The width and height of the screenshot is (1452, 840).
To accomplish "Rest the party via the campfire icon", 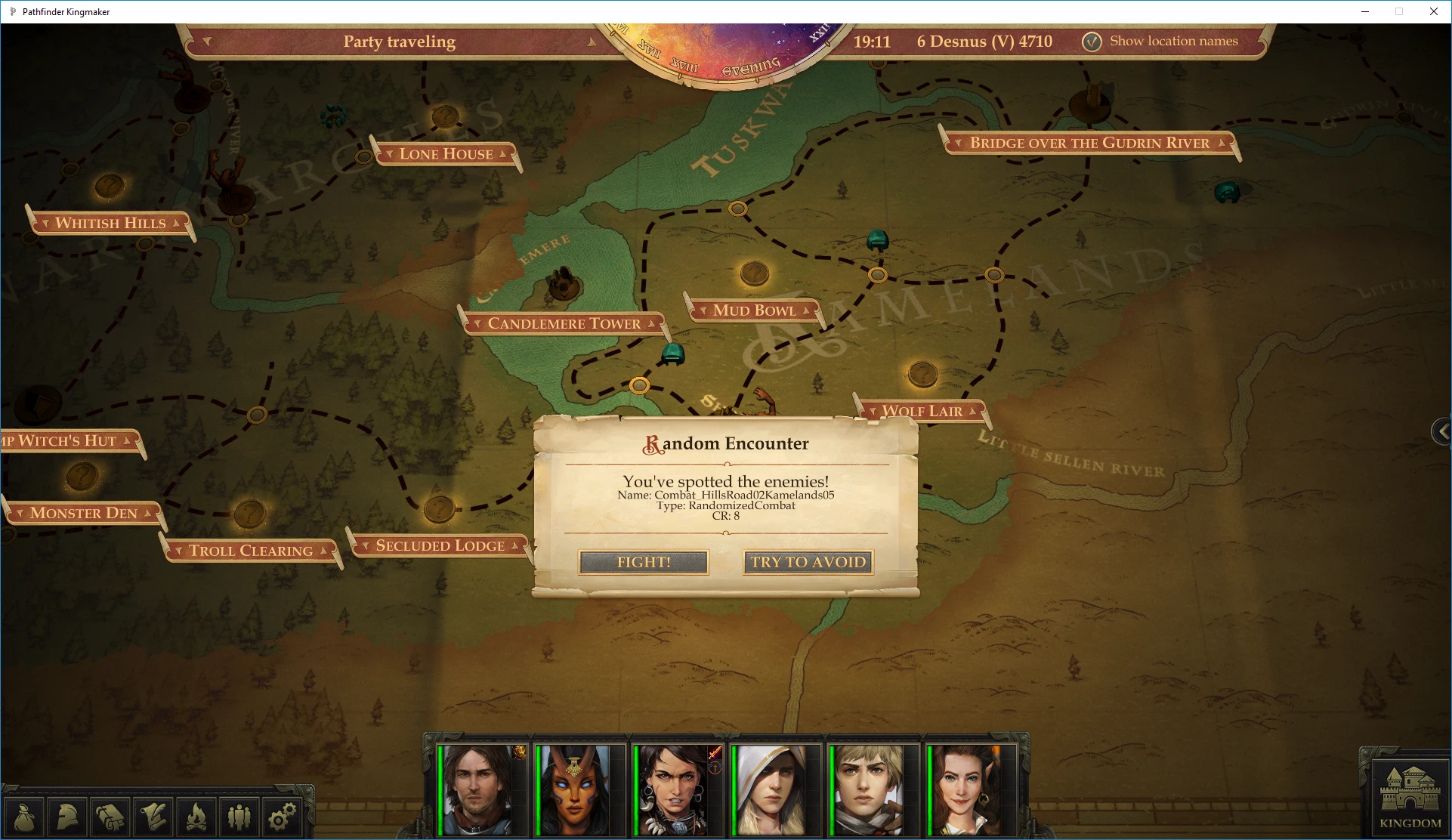I will click(x=196, y=817).
